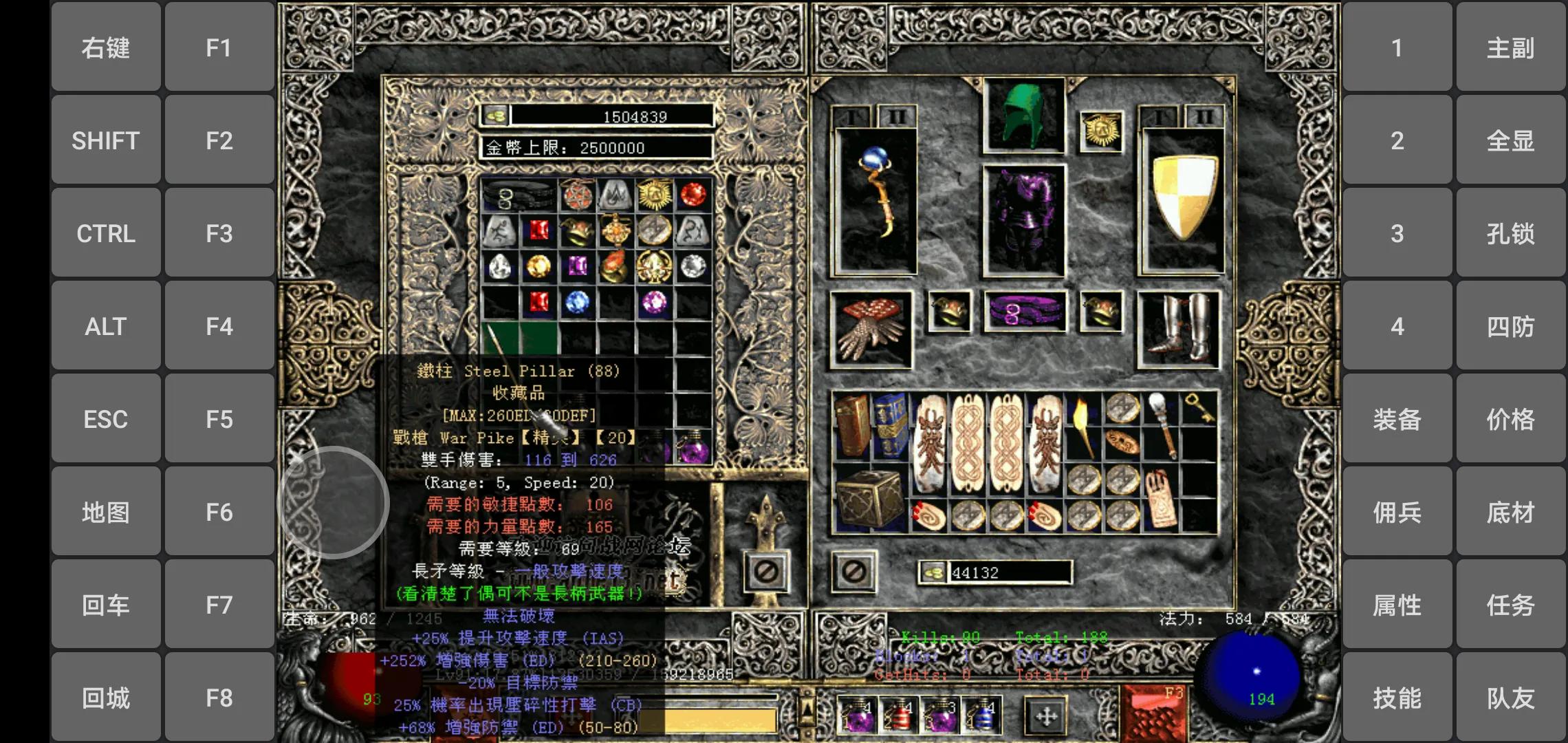1568x743 pixels.
Task: Toggle the 全显 show-all button
Action: pyautogui.click(x=1510, y=141)
